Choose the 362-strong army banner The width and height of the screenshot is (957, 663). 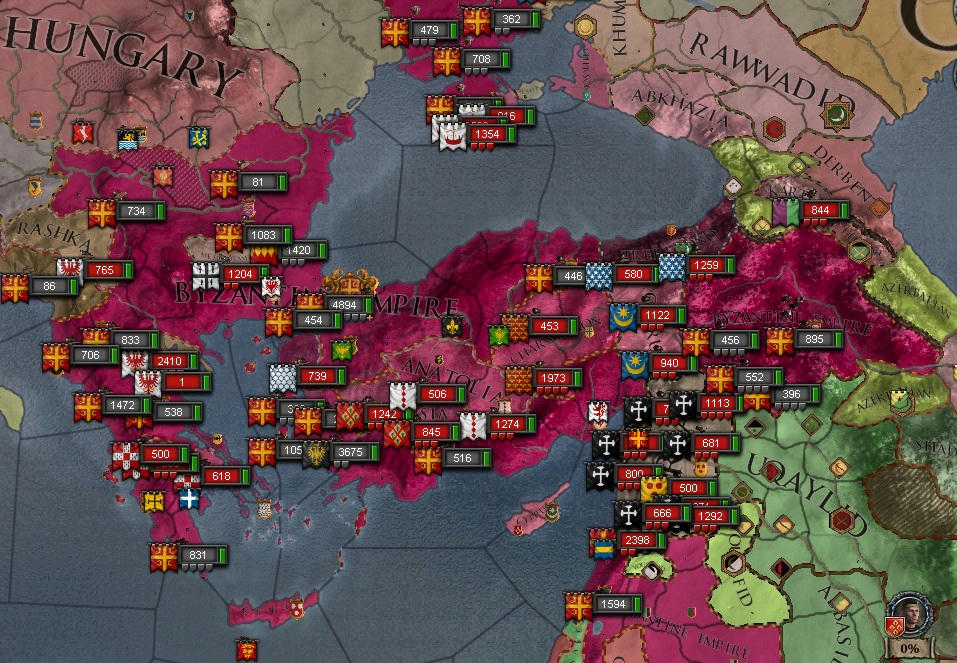514,19
